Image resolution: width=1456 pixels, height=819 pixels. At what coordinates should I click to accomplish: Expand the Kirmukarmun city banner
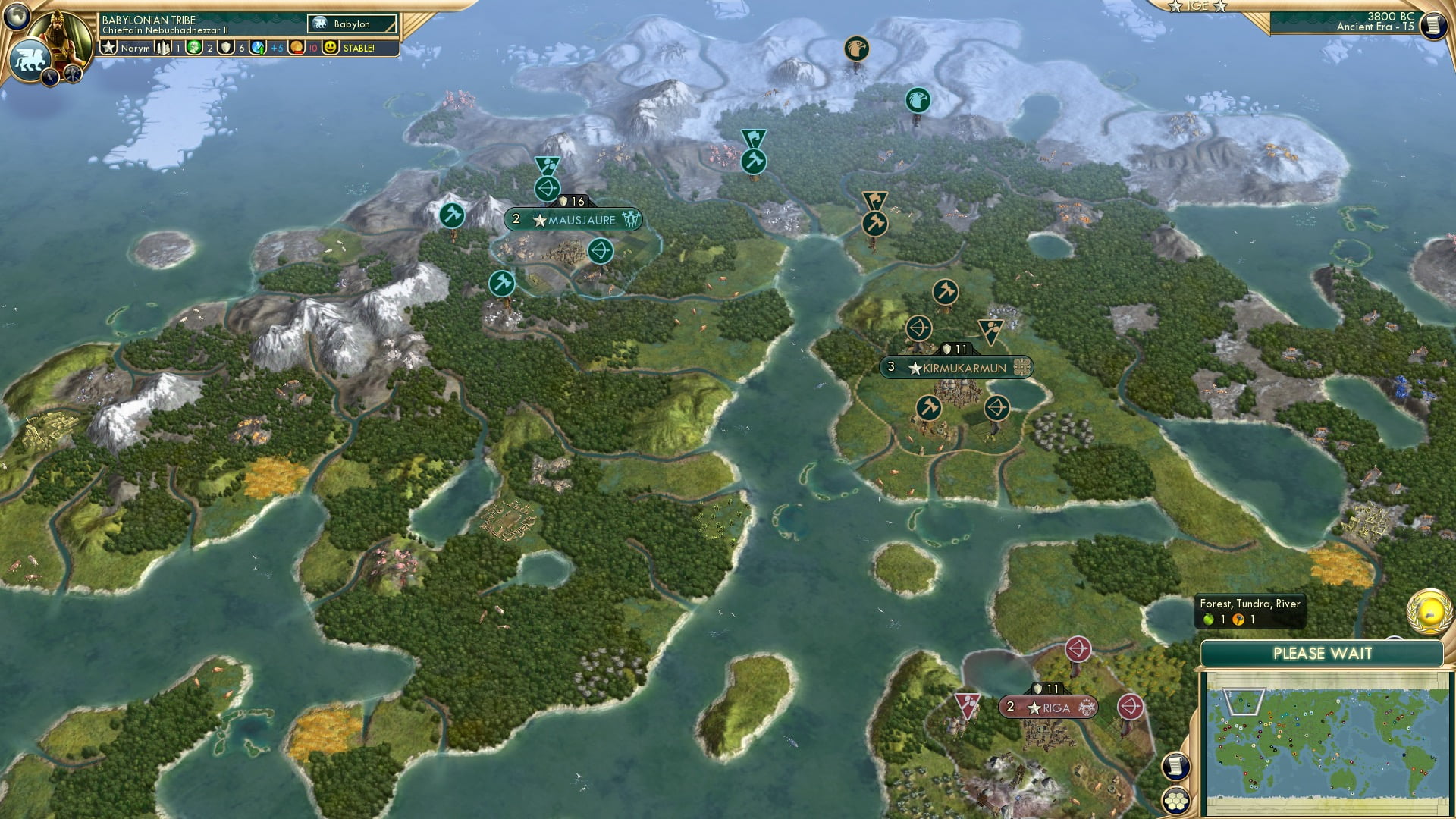coord(959,368)
